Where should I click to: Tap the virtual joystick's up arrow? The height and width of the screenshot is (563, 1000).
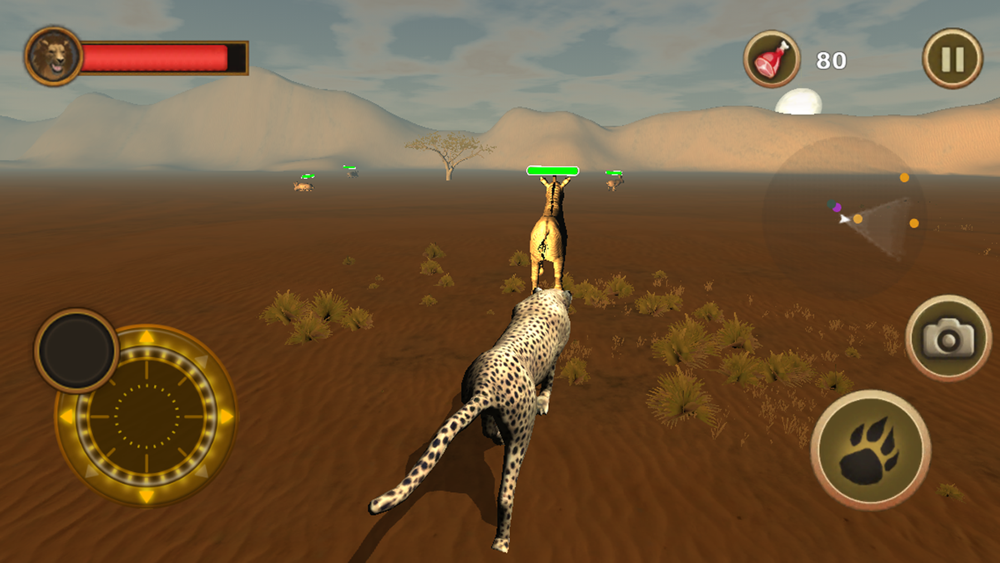pos(147,337)
